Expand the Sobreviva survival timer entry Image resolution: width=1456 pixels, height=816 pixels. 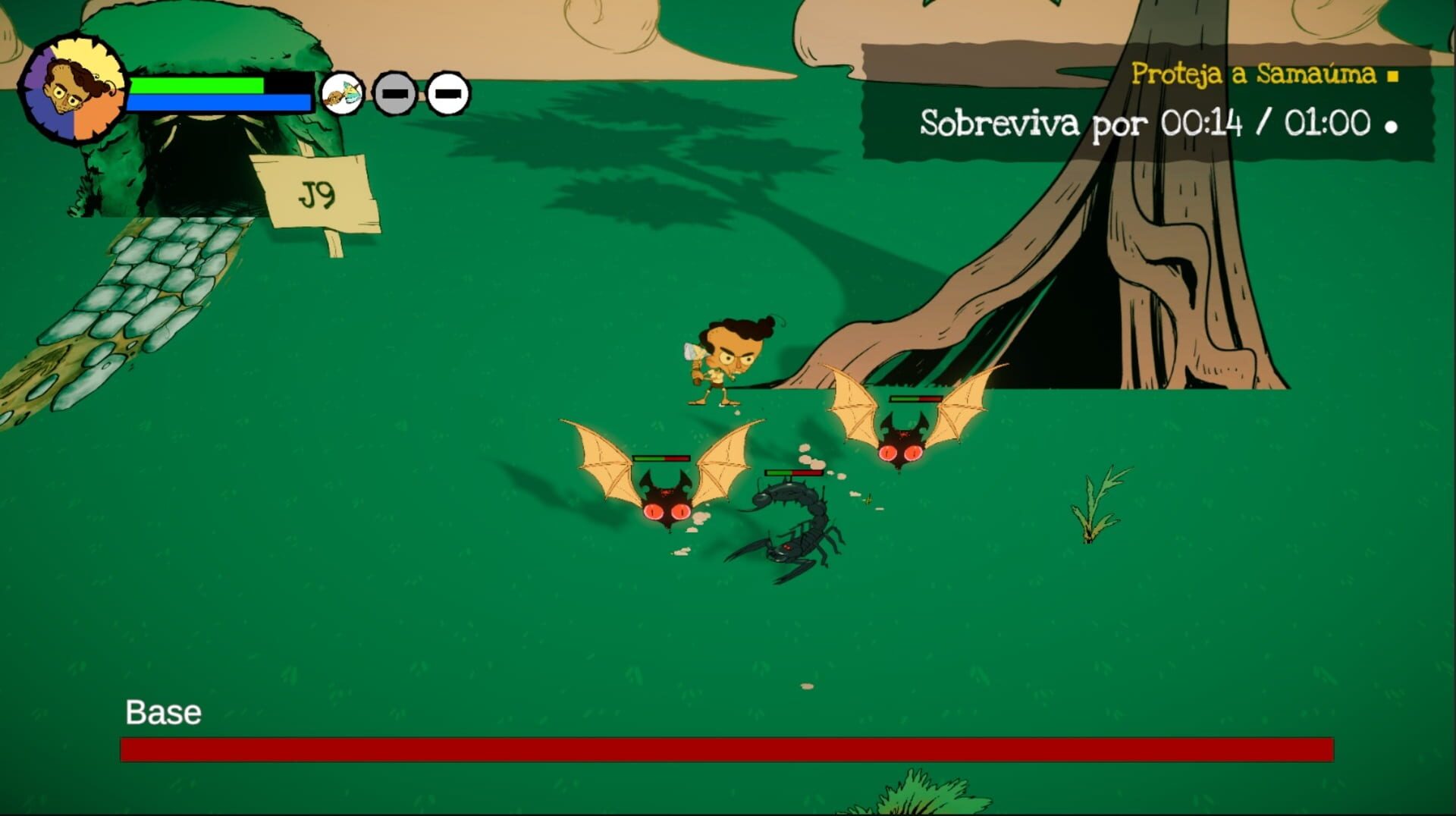(1145, 123)
